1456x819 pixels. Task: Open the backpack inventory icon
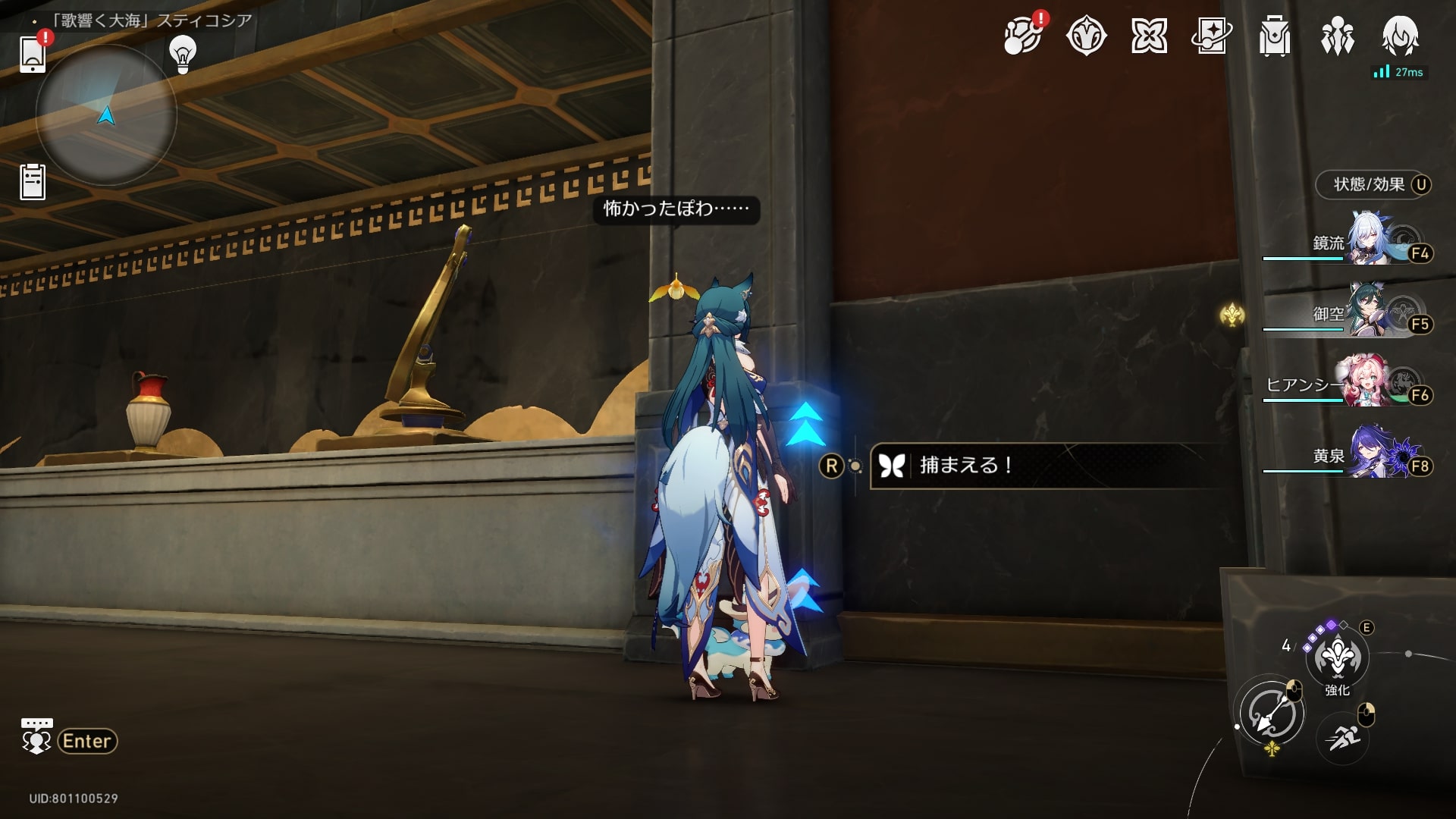(1274, 36)
